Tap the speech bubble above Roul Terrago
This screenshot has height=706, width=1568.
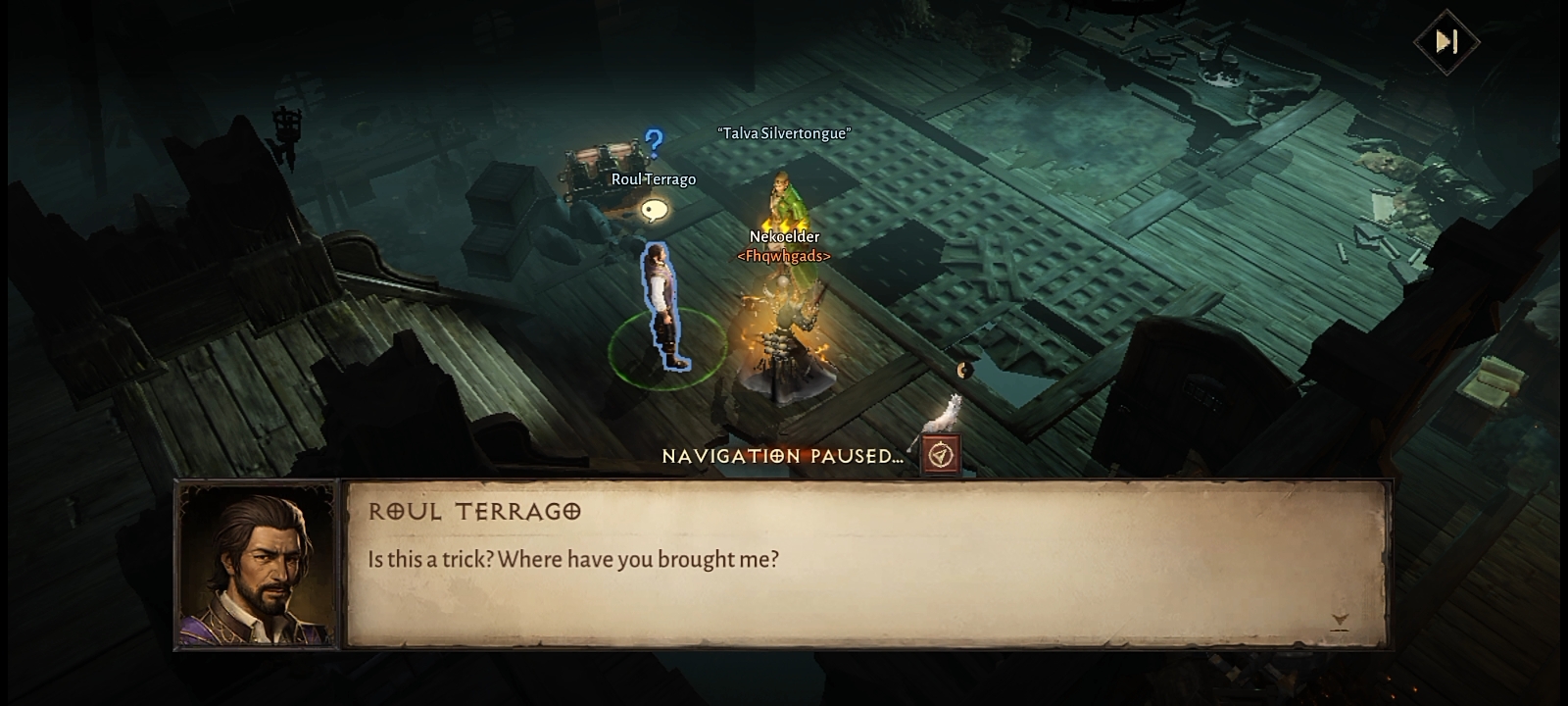pos(654,210)
